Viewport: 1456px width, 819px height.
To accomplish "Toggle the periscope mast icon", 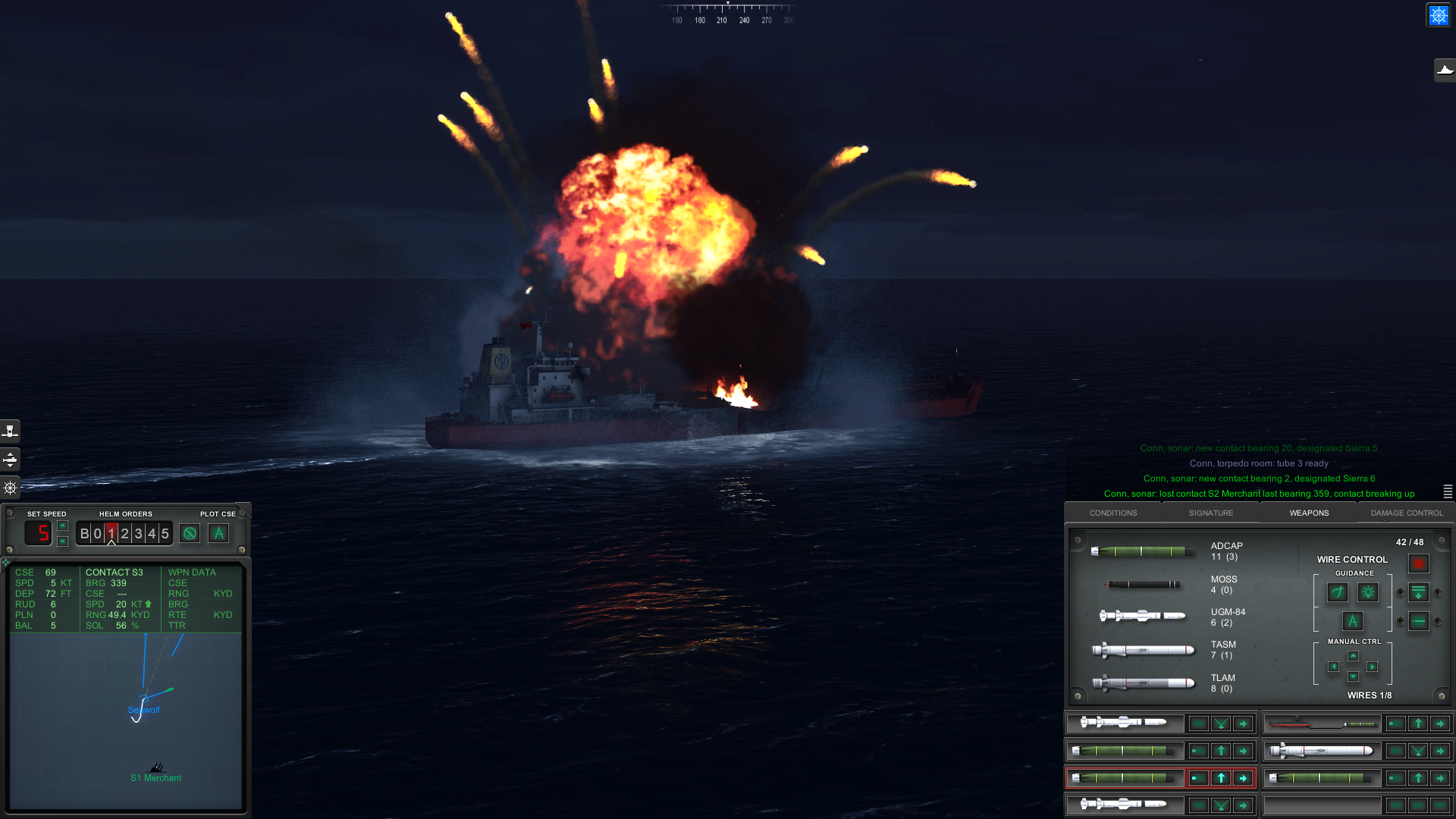I will 11,431.
